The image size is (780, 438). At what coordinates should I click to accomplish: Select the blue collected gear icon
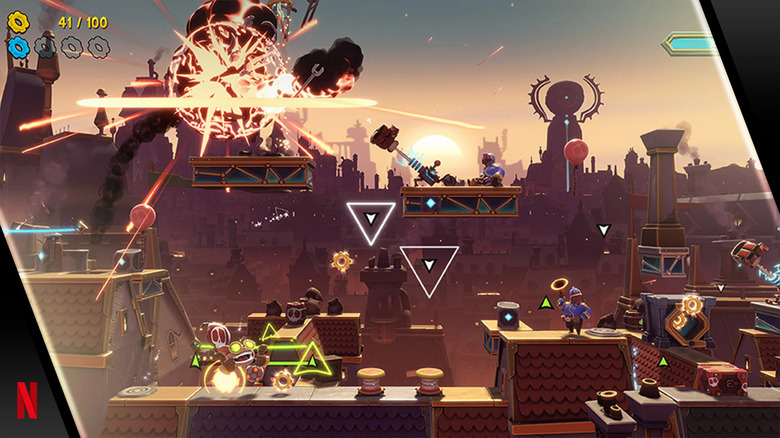point(18,46)
